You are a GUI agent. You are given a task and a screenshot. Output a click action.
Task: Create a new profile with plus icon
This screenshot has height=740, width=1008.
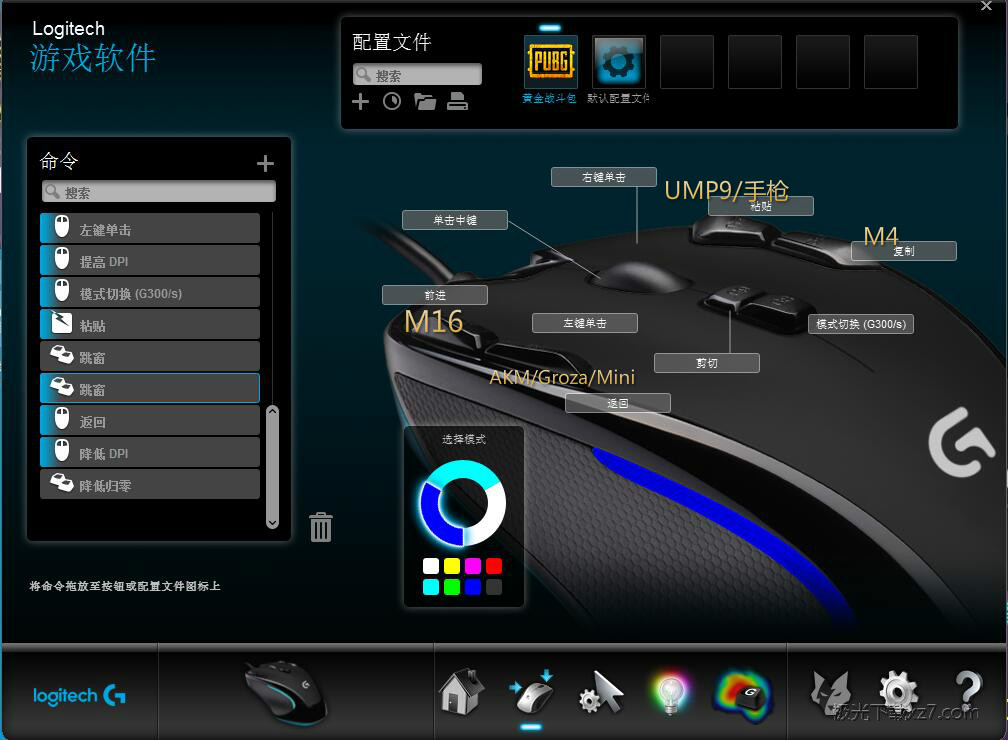(361, 102)
